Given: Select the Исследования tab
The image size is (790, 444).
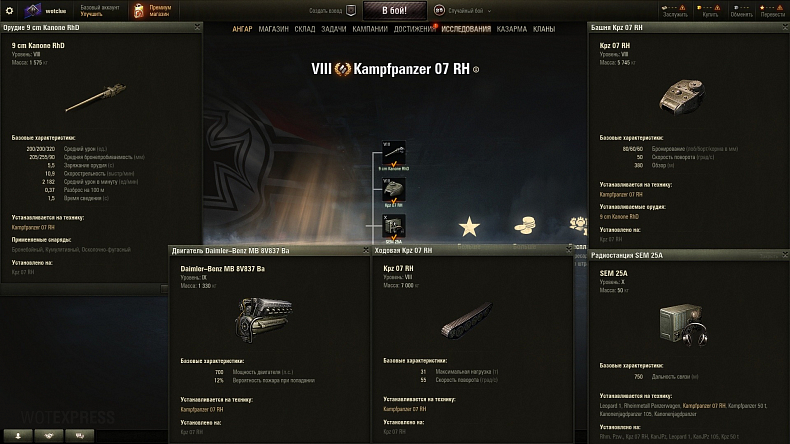Looking at the screenshot, I should pyautogui.click(x=466, y=29).
